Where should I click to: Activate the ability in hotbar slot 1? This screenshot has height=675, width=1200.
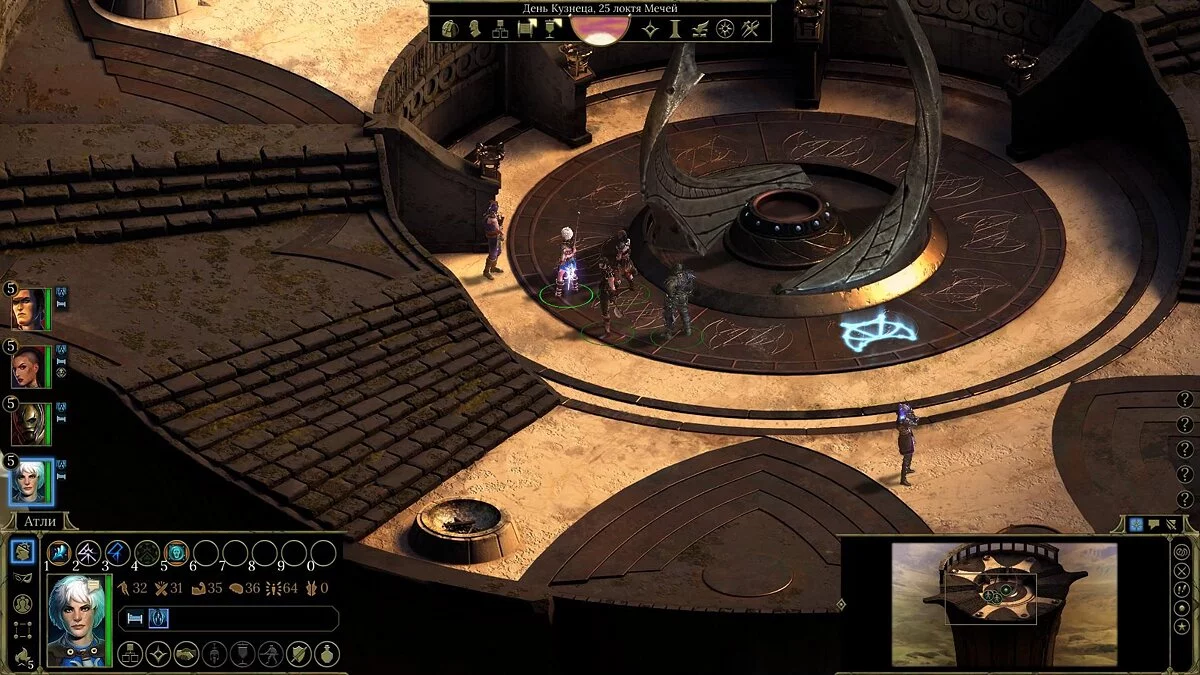point(59,552)
